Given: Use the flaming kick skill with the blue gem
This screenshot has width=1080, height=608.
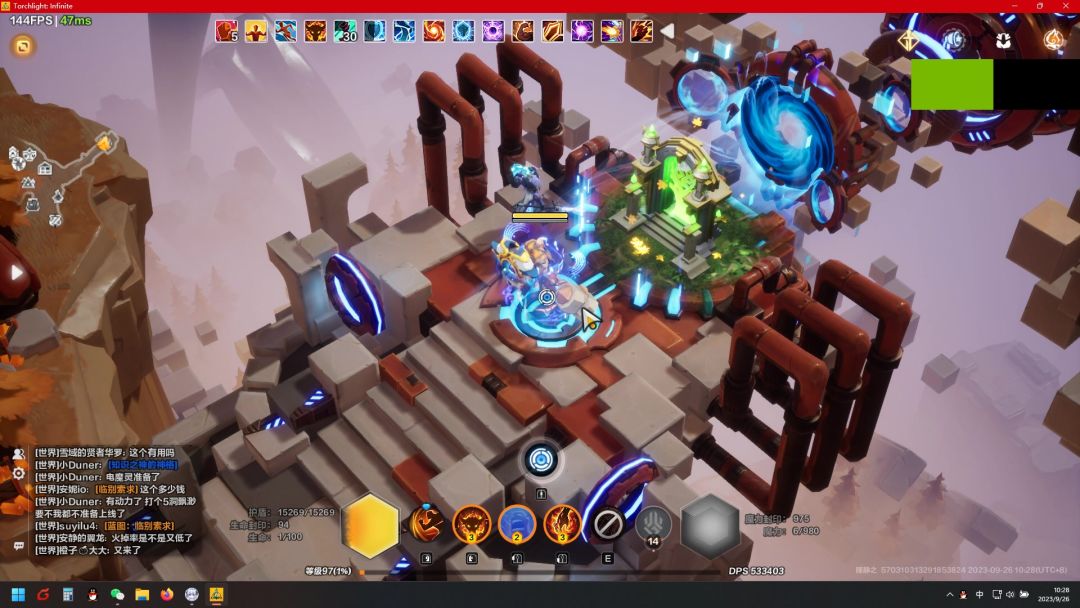Looking at the screenshot, I should click(426, 523).
